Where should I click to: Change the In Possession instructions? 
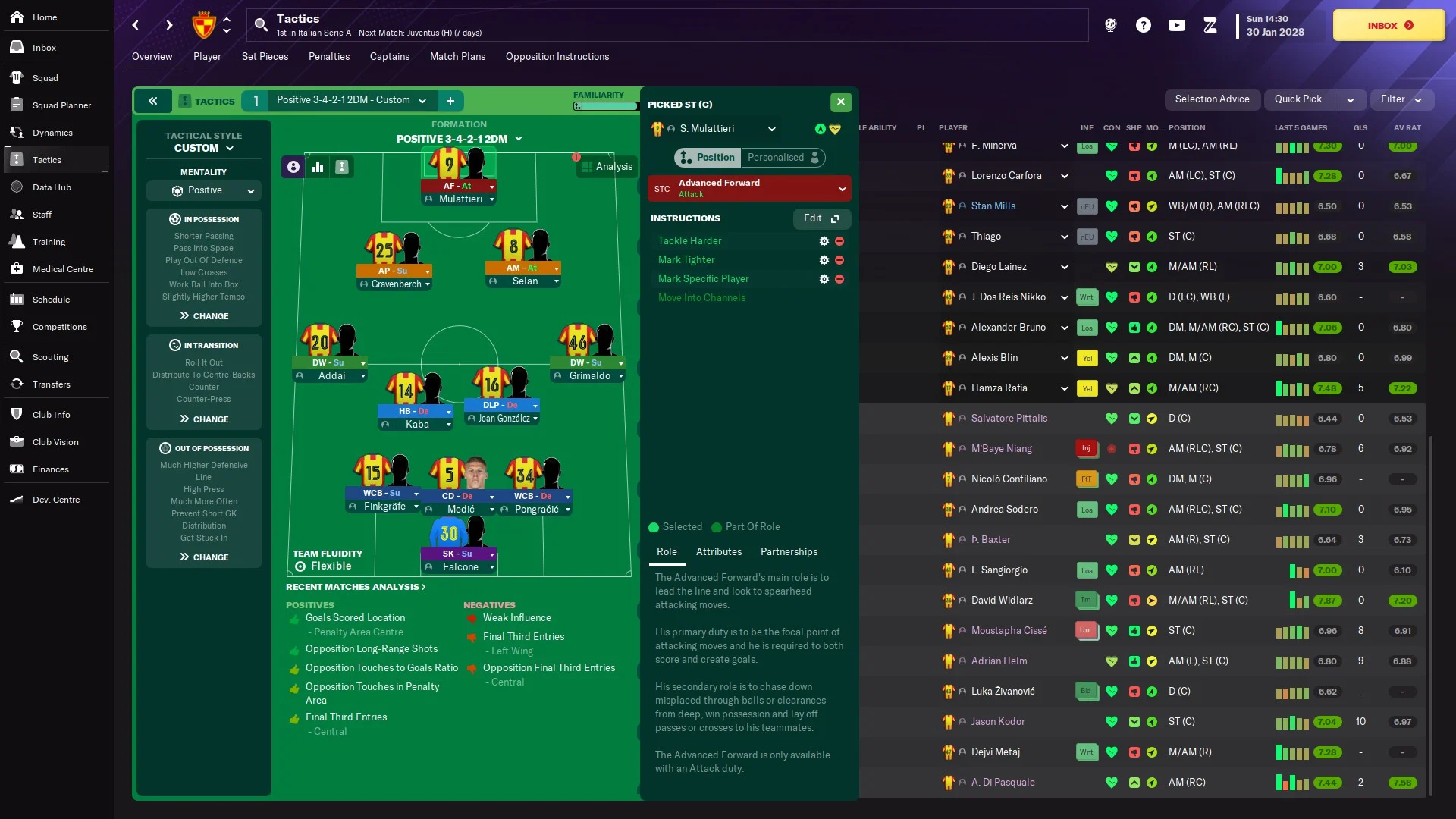204,316
